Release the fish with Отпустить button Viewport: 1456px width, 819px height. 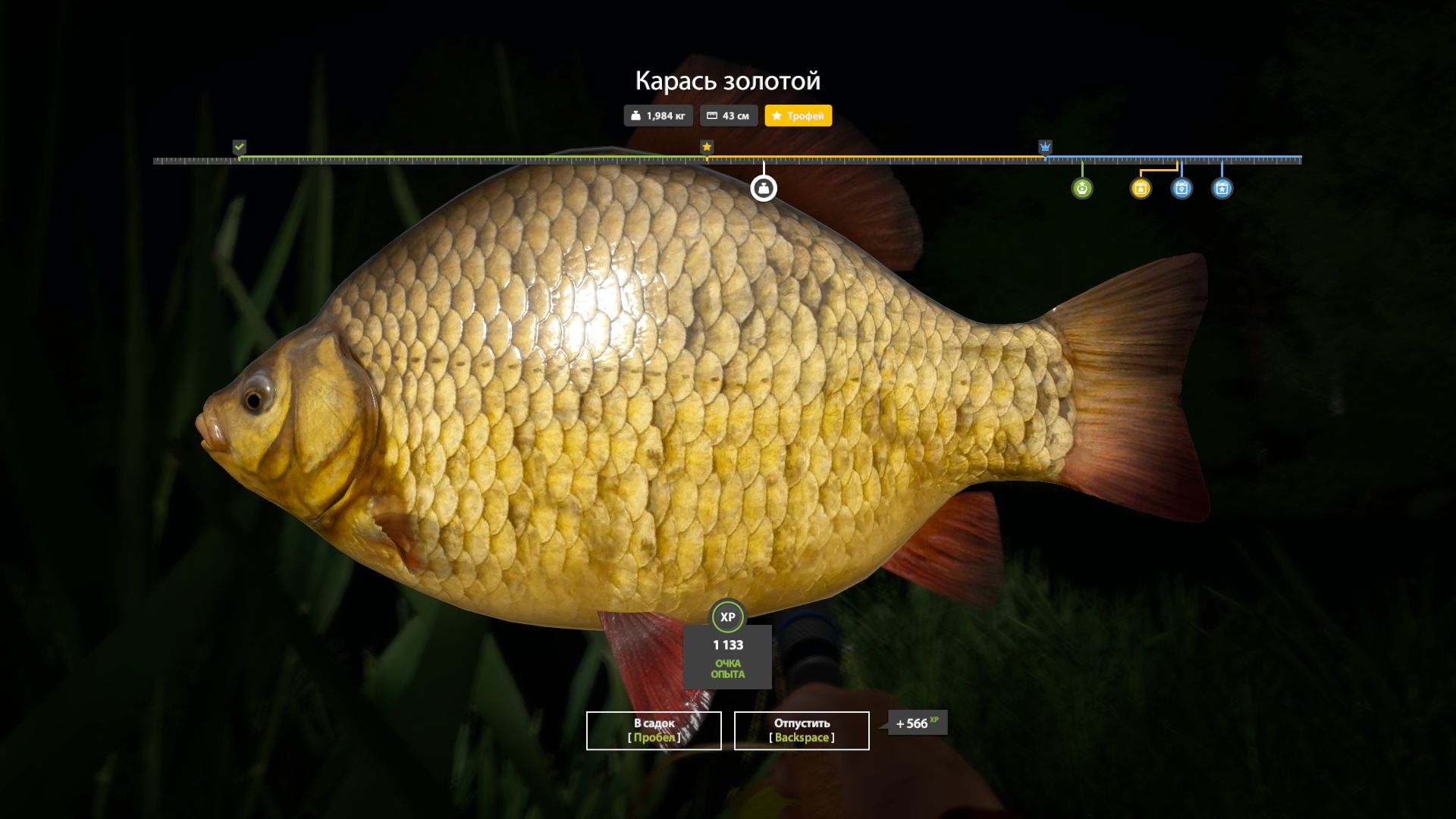[x=802, y=730]
